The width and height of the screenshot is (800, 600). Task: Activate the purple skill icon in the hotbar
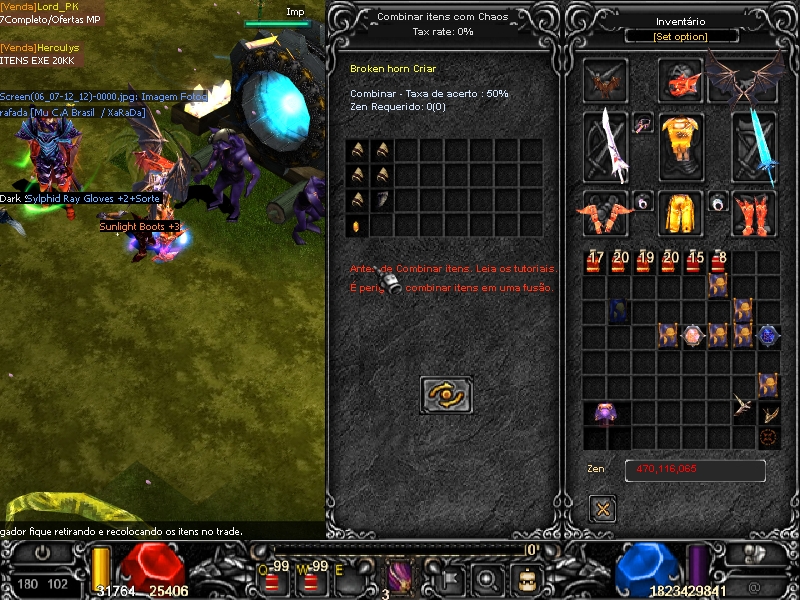click(400, 576)
